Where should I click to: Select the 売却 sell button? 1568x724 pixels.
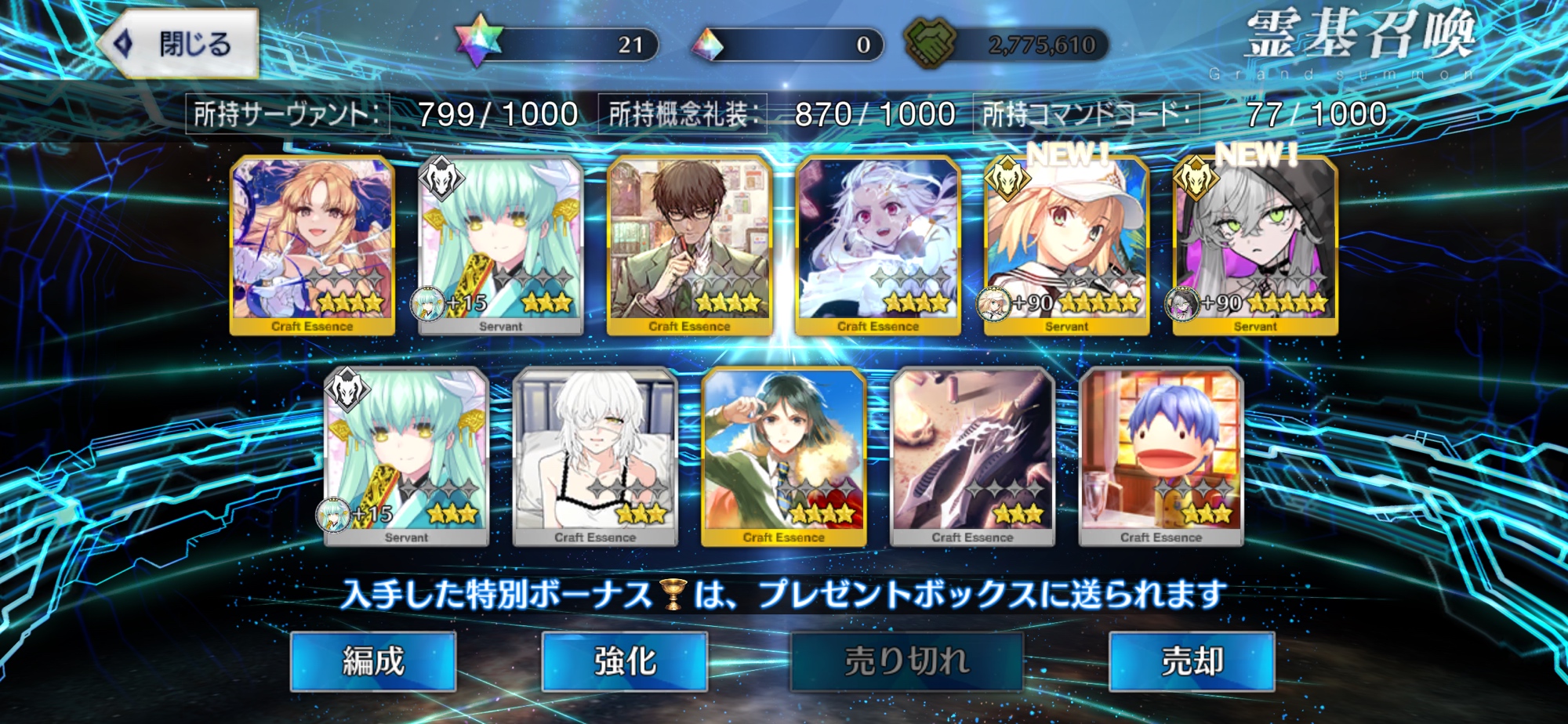point(1192,661)
